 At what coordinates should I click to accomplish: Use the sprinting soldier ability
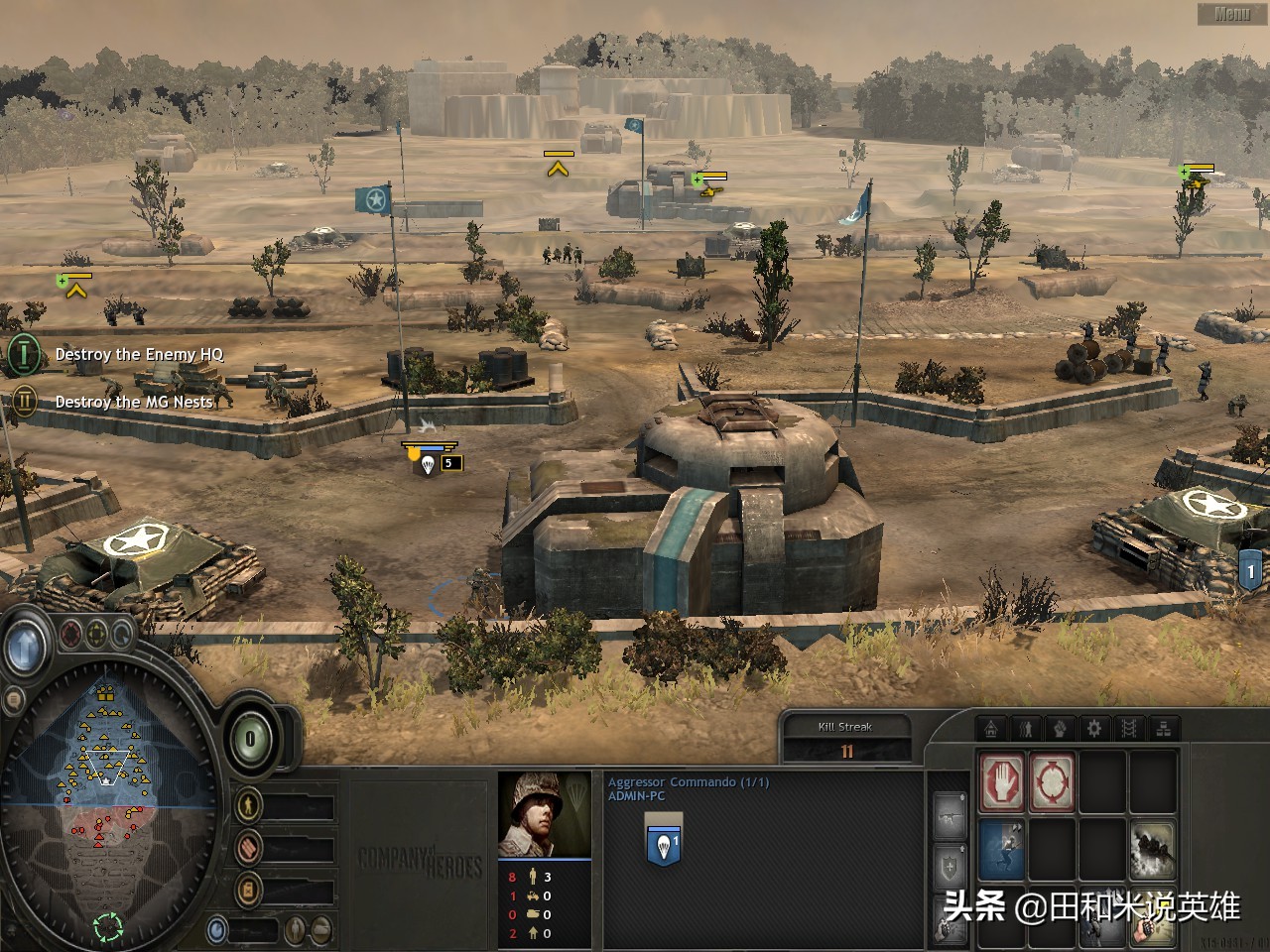pyautogui.click(x=1002, y=848)
